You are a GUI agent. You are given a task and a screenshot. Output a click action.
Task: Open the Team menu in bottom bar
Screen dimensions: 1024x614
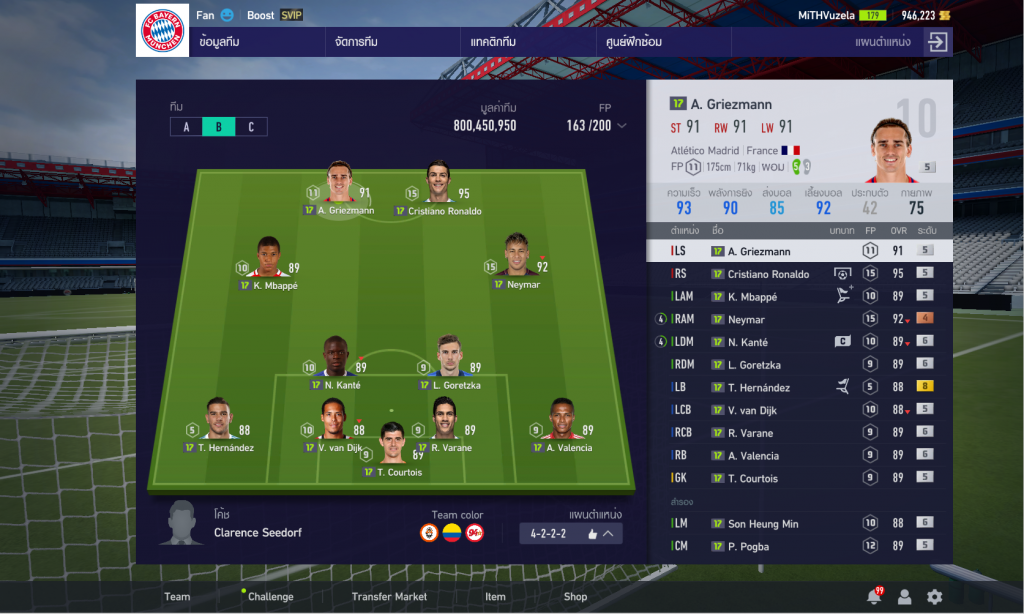coord(177,597)
